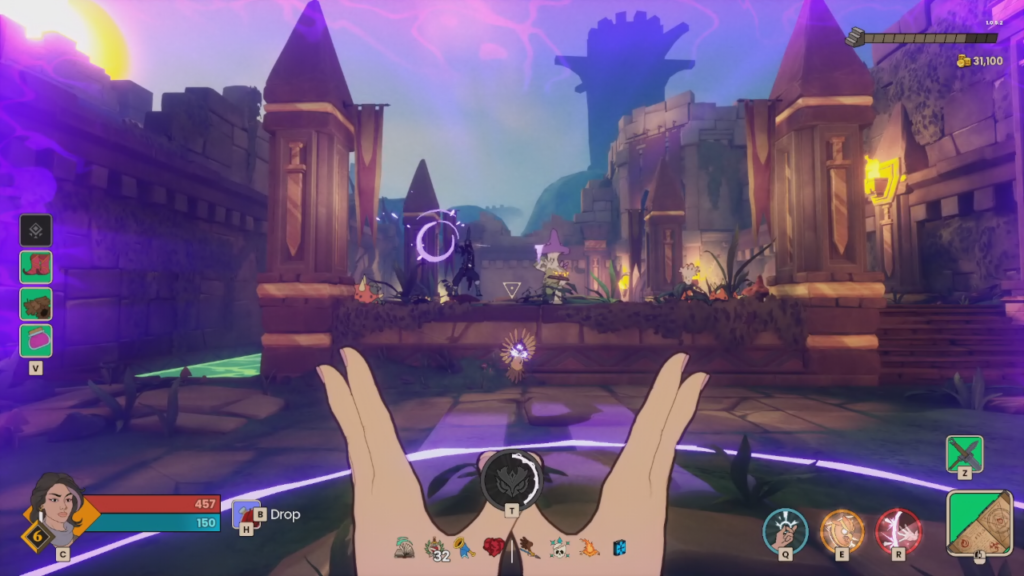1024x576 pixels.
Task: Select the crossed weapons swap slot
Action: [x=964, y=453]
